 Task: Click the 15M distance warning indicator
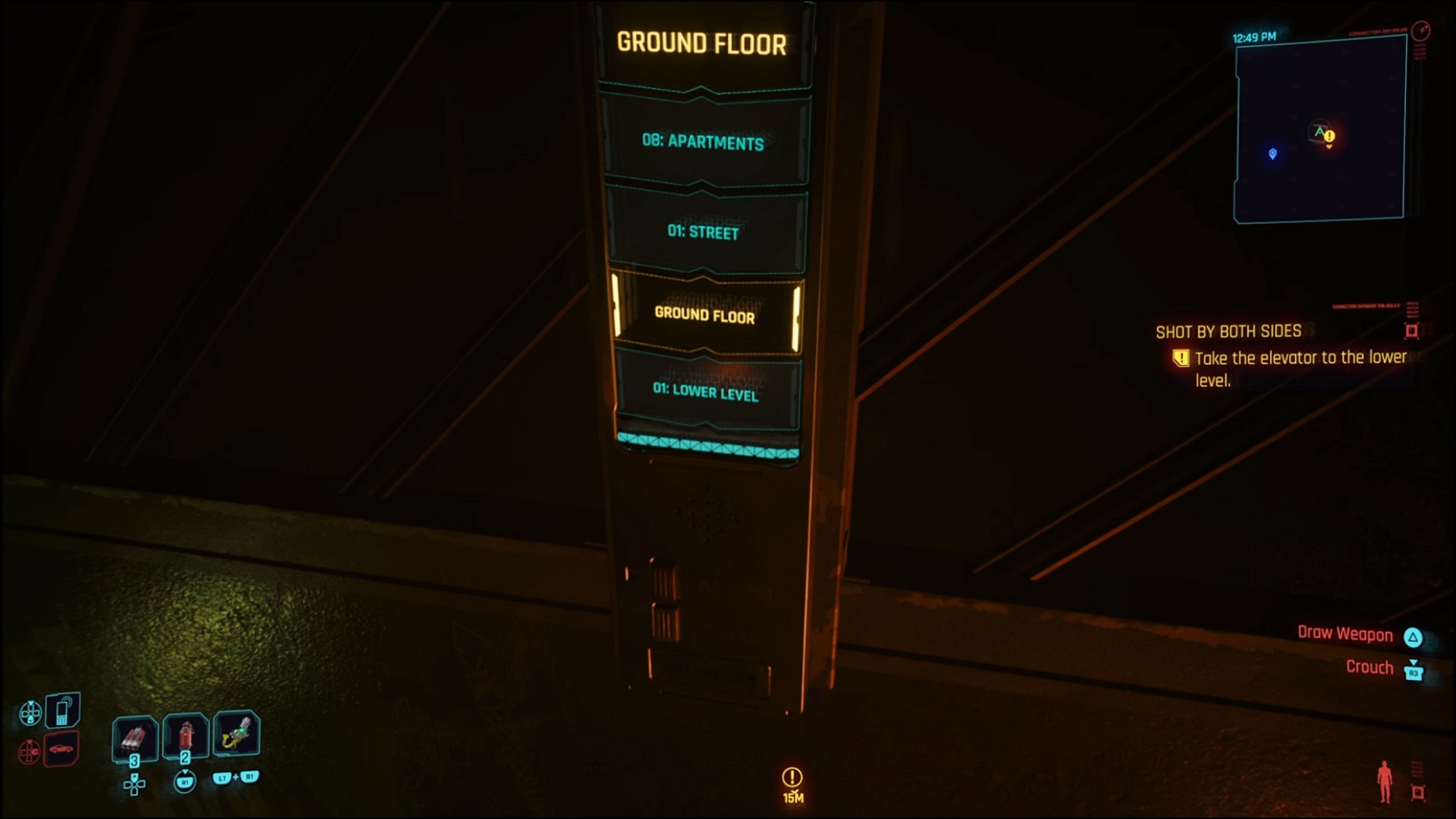(x=791, y=781)
